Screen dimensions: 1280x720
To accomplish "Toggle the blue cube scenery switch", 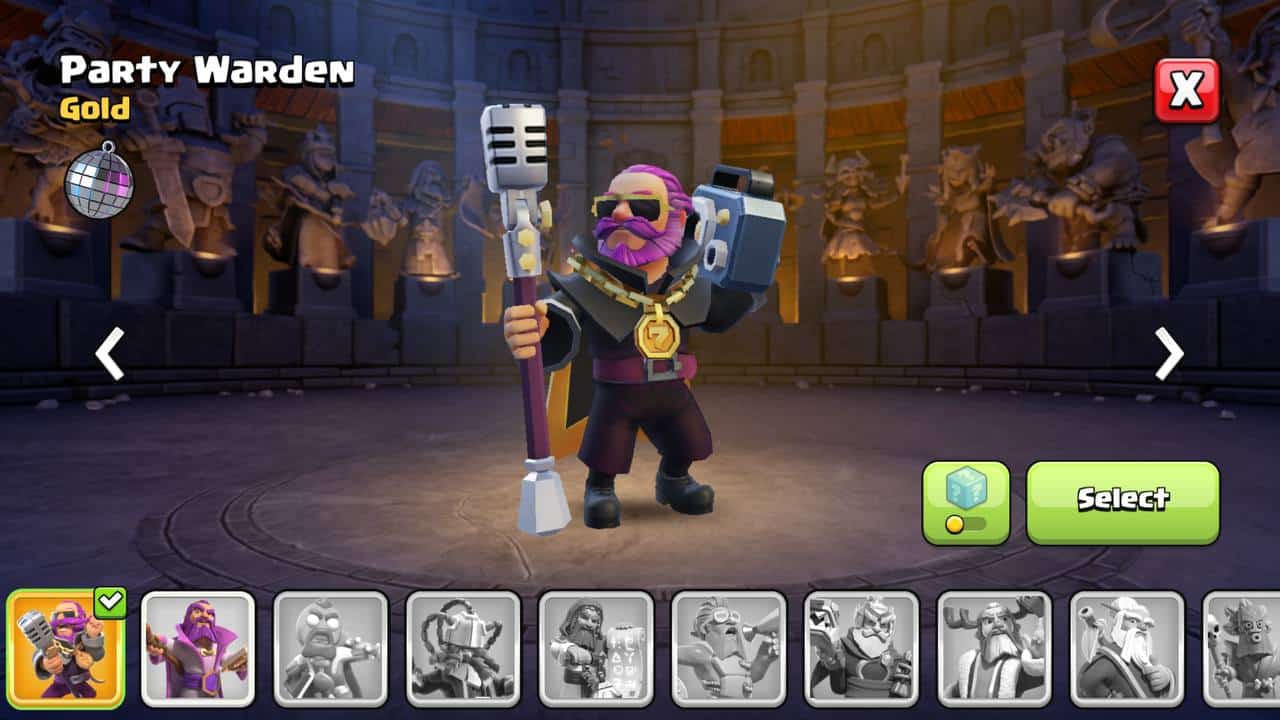I will [965, 502].
